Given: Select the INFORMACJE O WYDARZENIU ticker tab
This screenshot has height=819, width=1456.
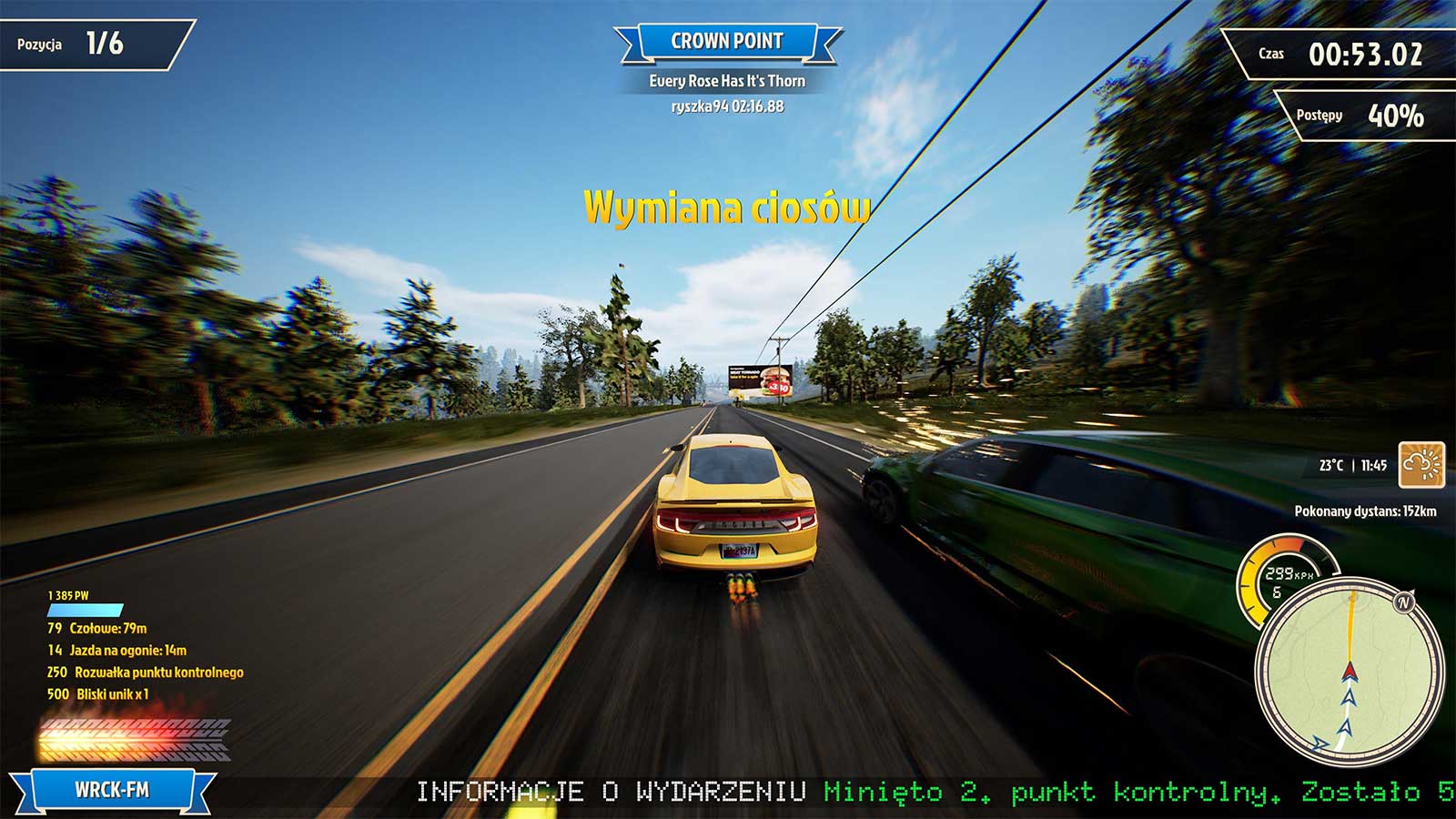Looking at the screenshot, I should [x=610, y=791].
